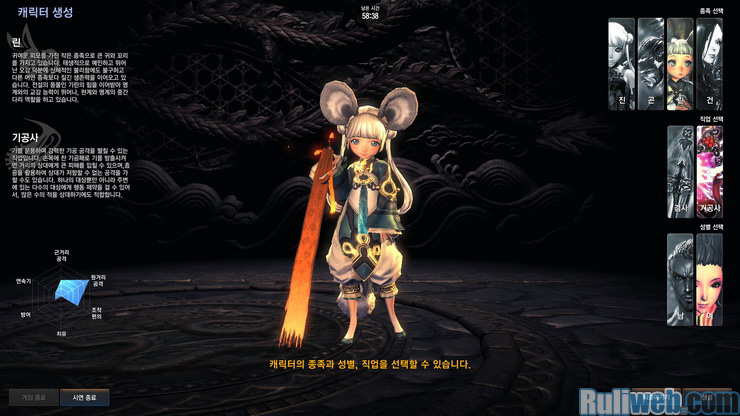Choose the female (여) gender portrait
This screenshot has width=740, height=416.
tap(709, 279)
